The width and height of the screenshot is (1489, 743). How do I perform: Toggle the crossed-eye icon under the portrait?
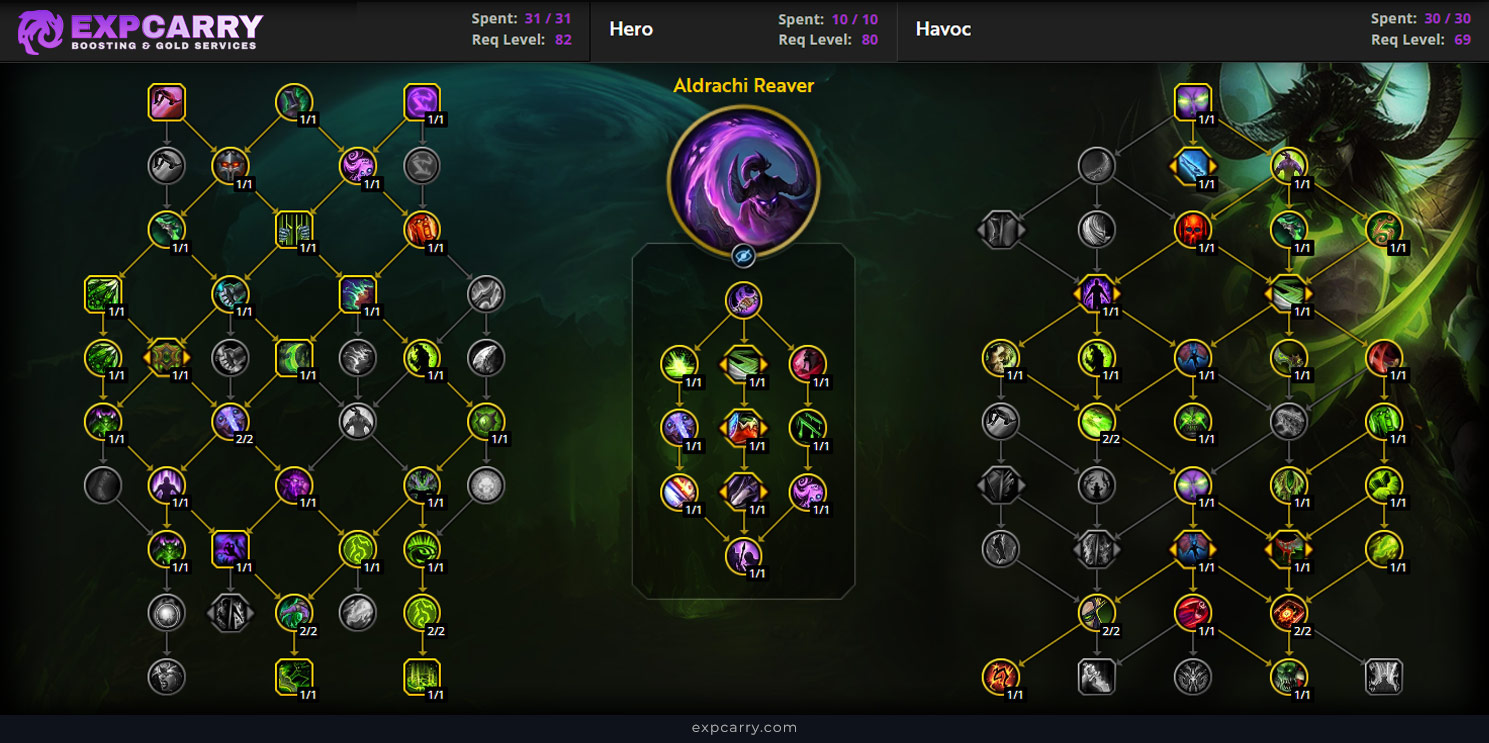[x=743, y=256]
